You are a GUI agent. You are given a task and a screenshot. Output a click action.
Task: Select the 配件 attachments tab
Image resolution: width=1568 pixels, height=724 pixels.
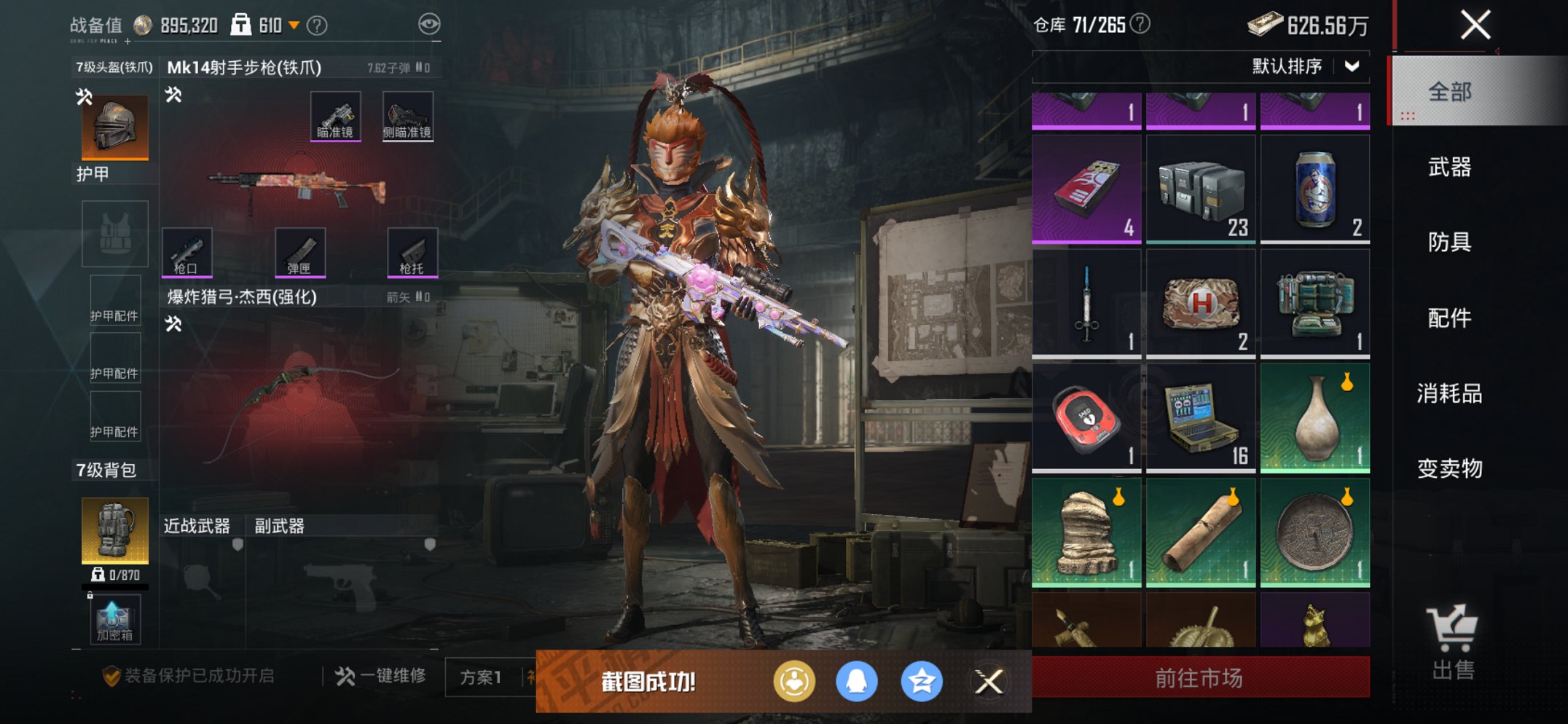point(1449,318)
